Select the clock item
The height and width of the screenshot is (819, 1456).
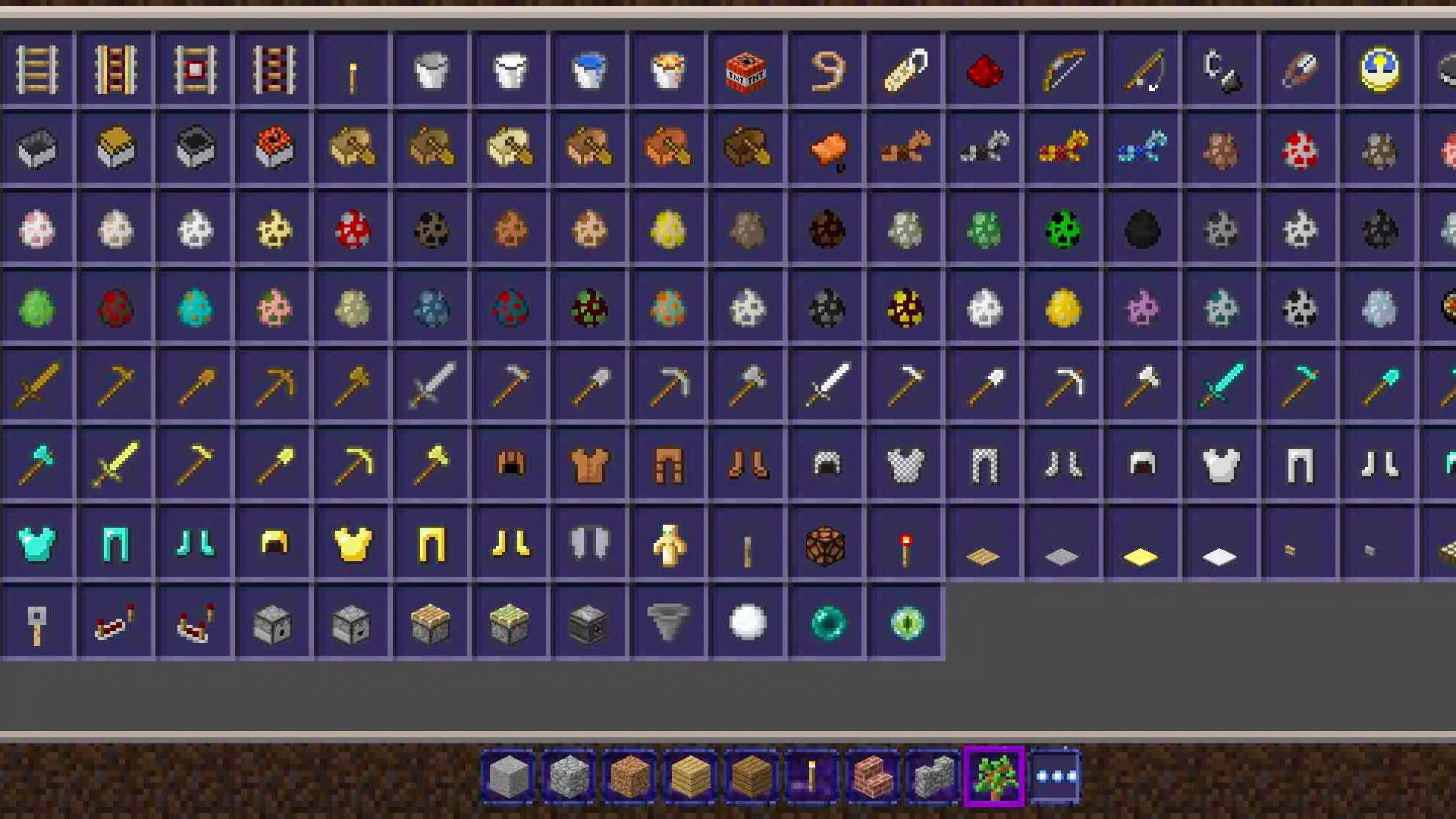coord(1377,70)
